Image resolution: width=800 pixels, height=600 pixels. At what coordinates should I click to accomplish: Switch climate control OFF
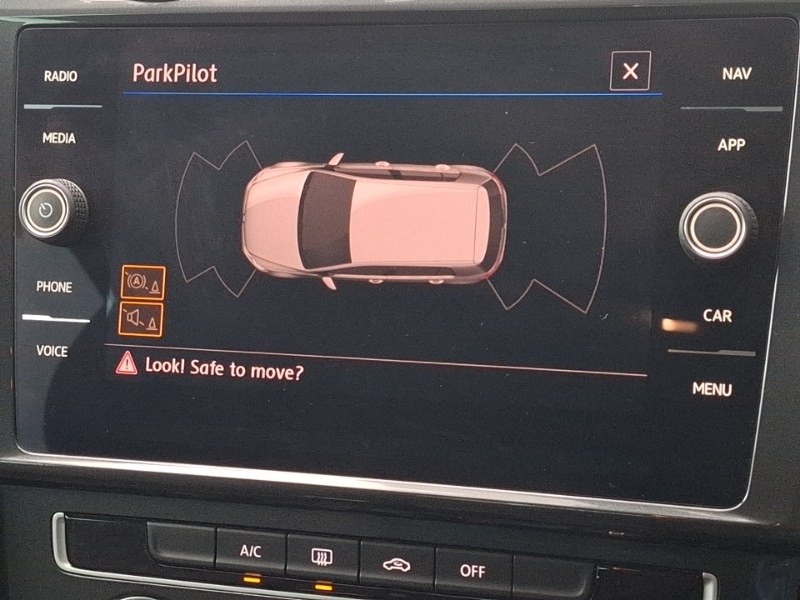[x=472, y=570]
